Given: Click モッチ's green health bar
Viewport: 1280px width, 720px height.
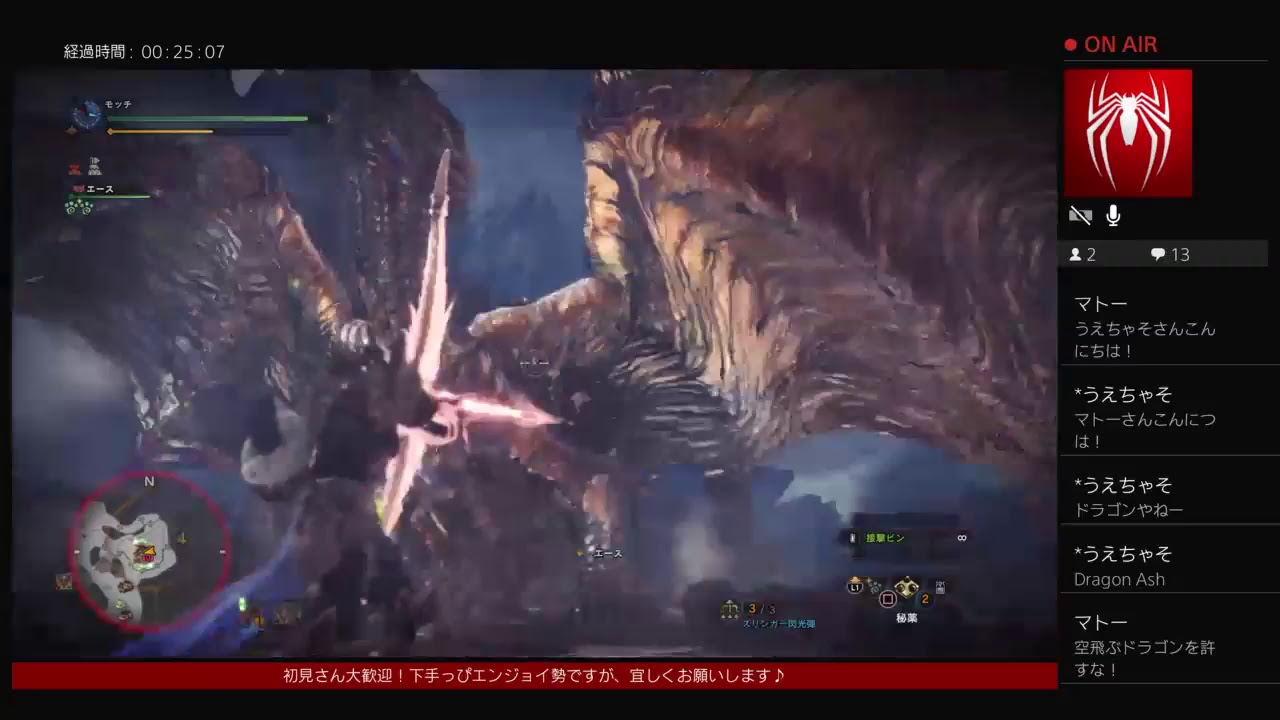Looking at the screenshot, I should 205,119.
